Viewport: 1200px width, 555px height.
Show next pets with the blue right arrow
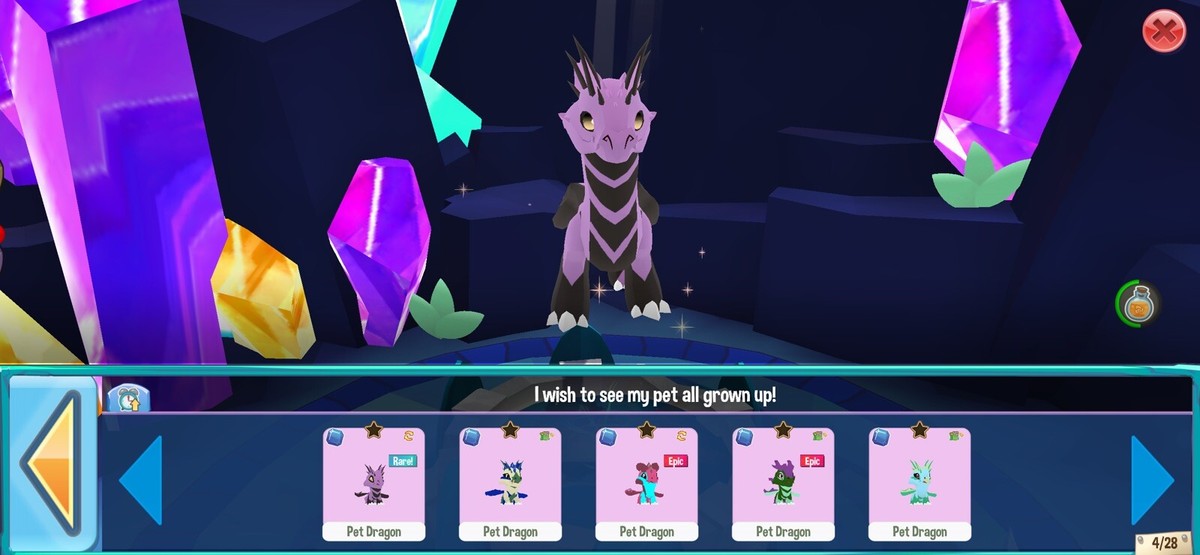[1153, 480]
